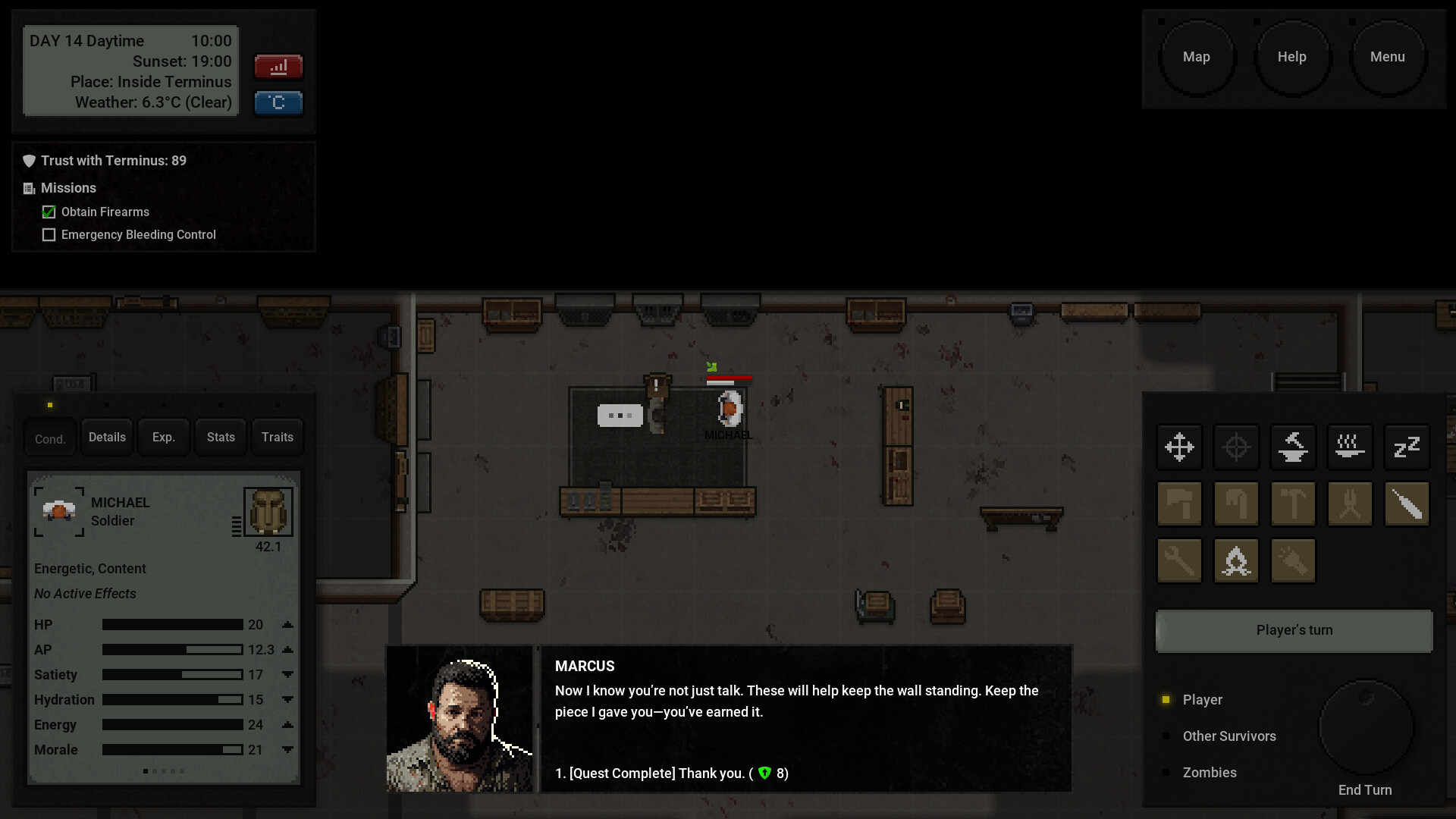Toggle the temperature unit button
This screenshot has height=819, width=1456.
[278, 102]
